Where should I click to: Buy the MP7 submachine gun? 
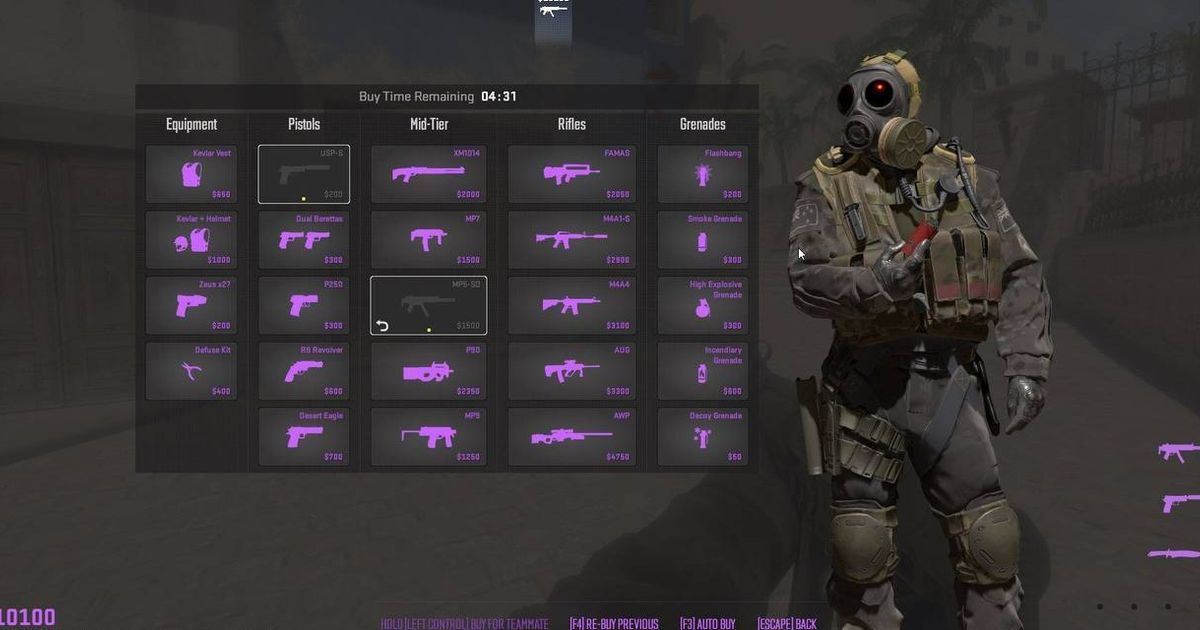(x=428, y=240)
